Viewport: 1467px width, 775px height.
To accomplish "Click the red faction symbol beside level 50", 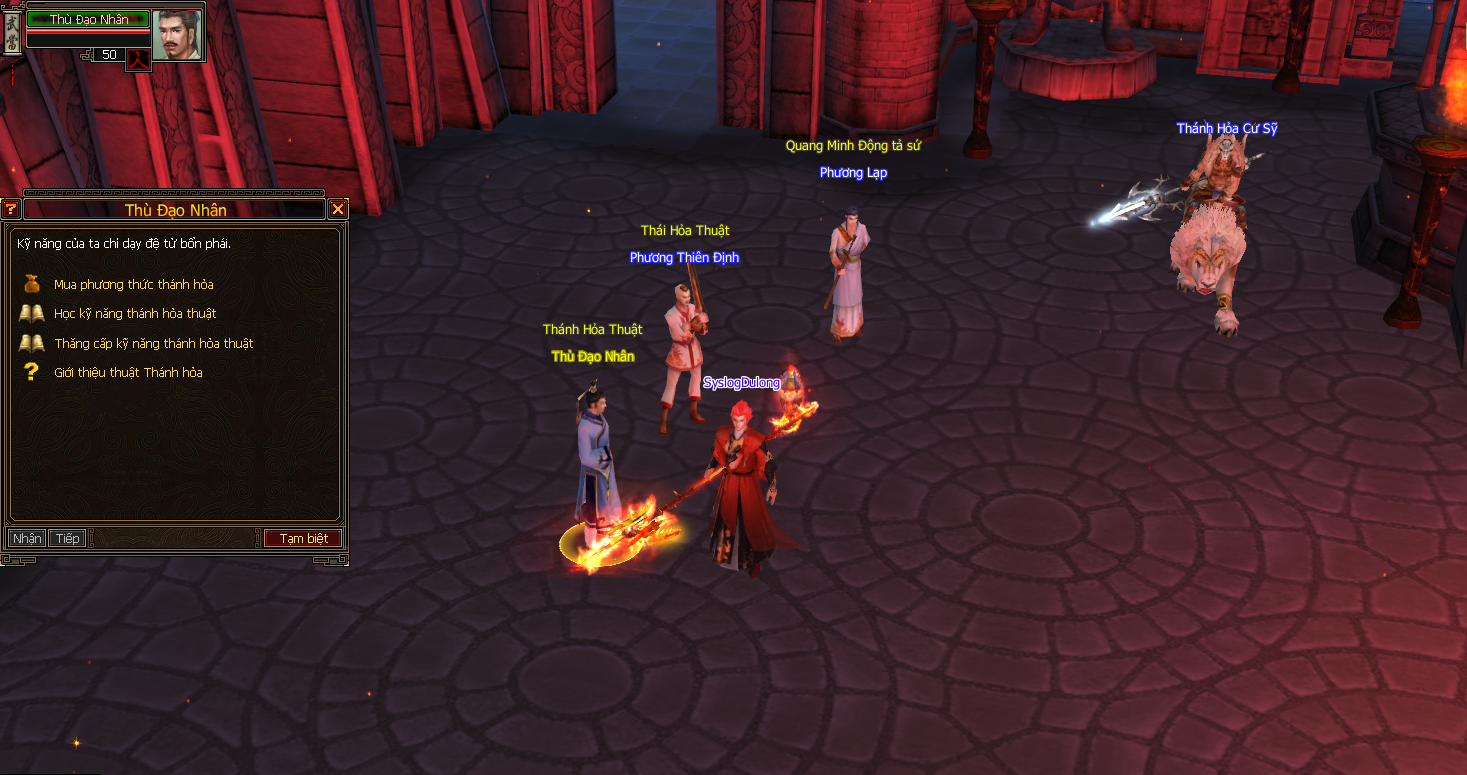I will [x=138, y=57].
